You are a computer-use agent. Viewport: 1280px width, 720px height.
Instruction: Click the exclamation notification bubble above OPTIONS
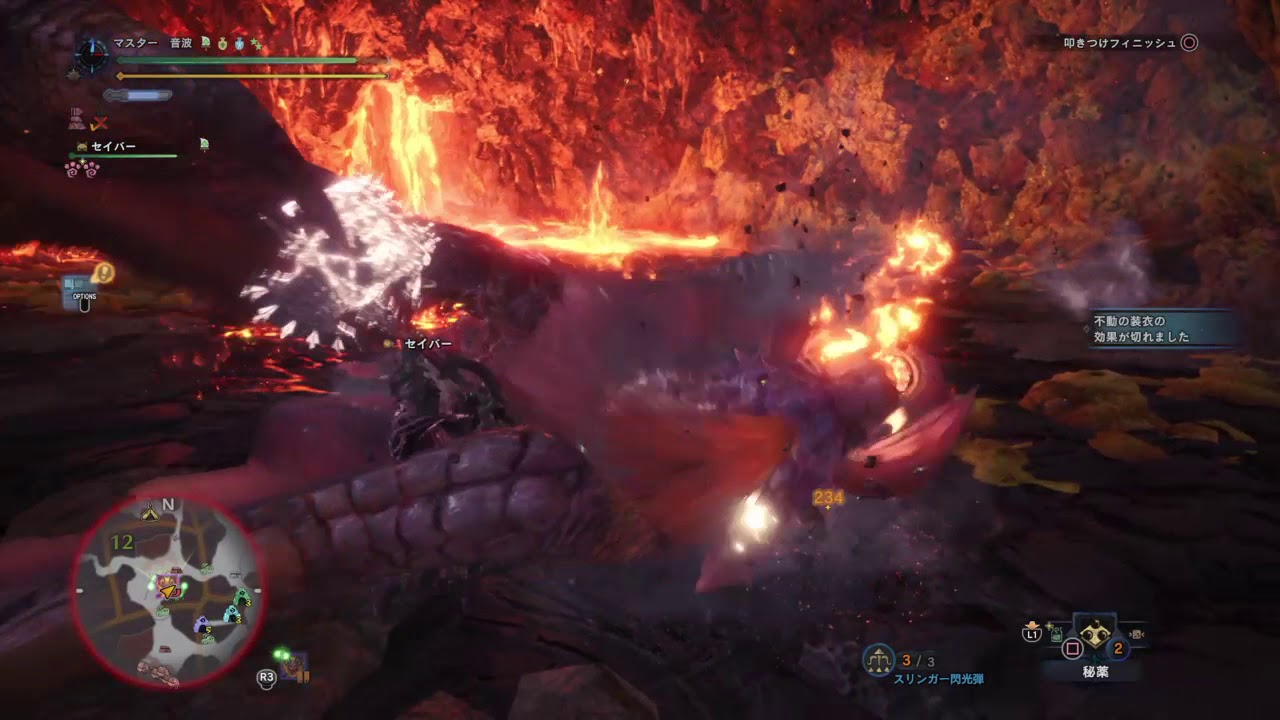(x=104, y=273)
